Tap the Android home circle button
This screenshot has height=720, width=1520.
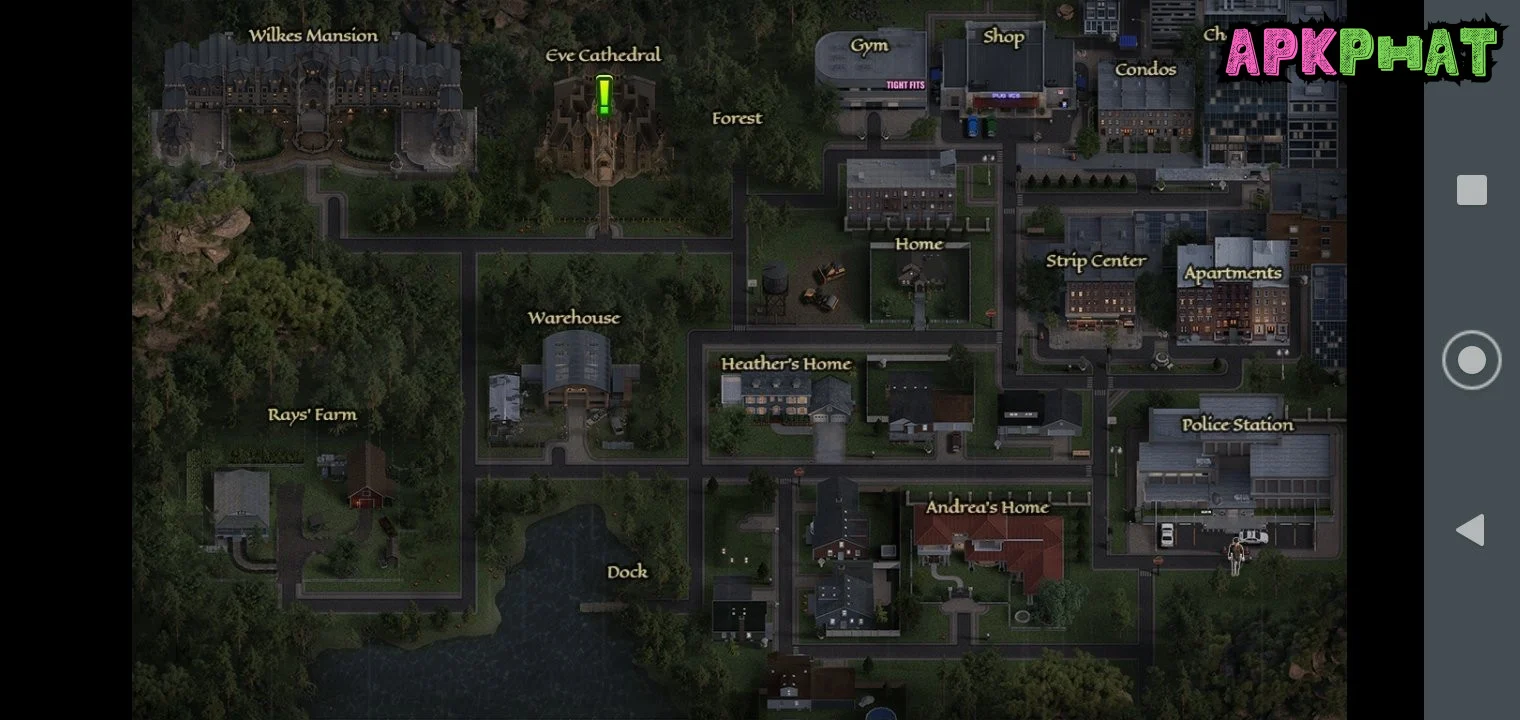tap(1471, 360)
